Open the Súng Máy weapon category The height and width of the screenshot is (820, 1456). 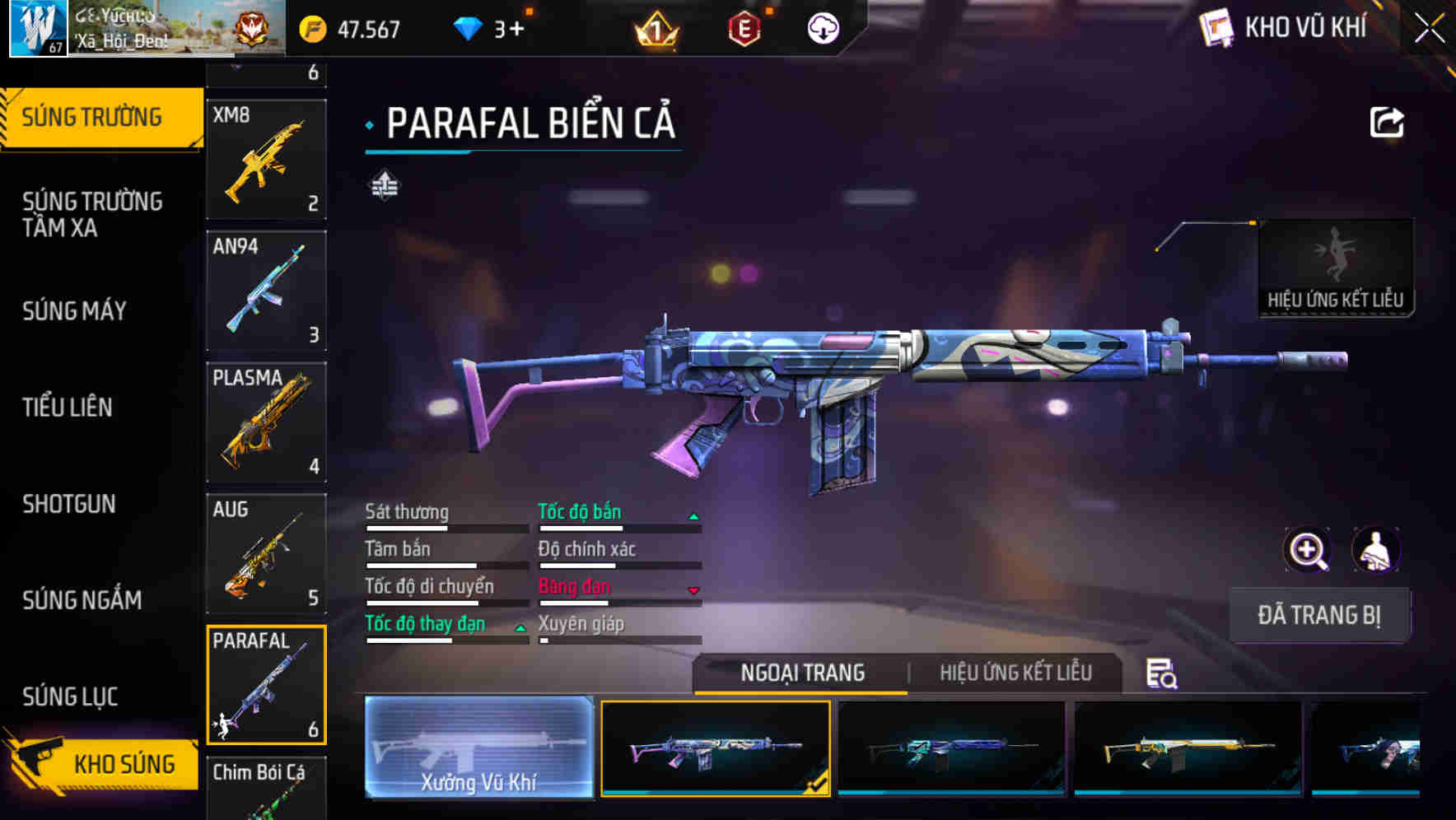[74, 311]
